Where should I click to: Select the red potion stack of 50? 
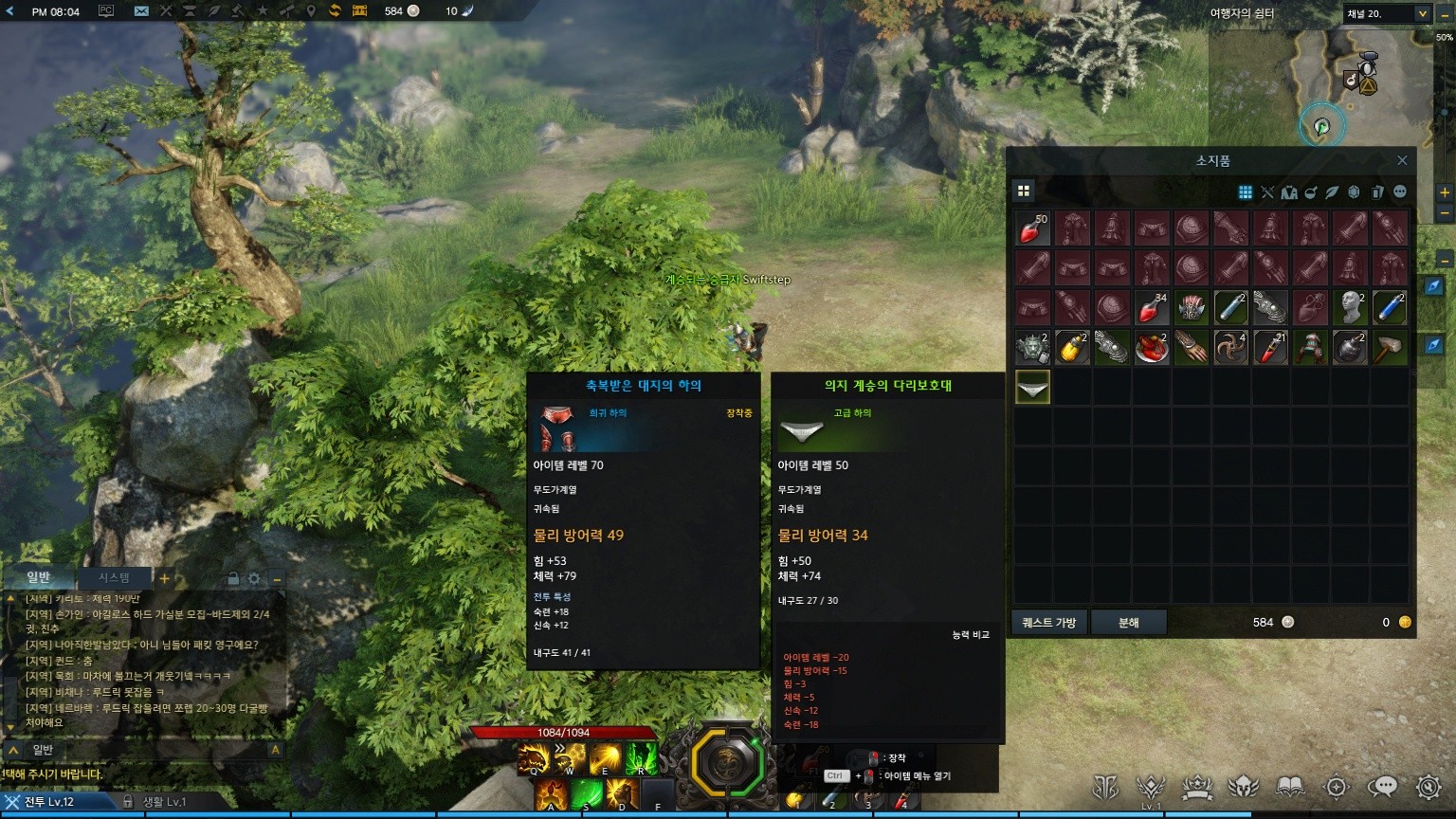(x=1032, y=228)
